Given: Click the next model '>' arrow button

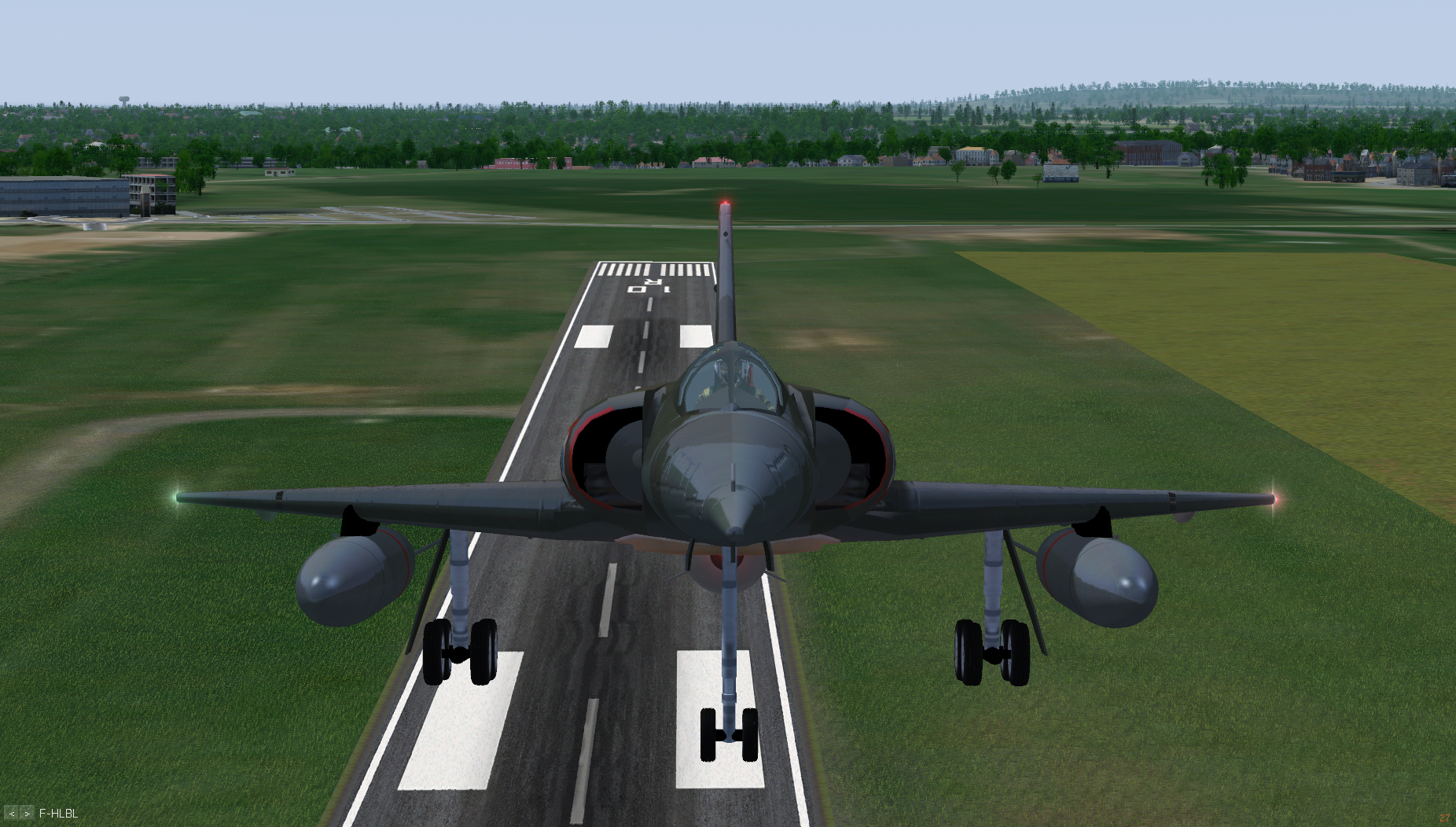Looking at the screenshot, I should pos(27,814).
